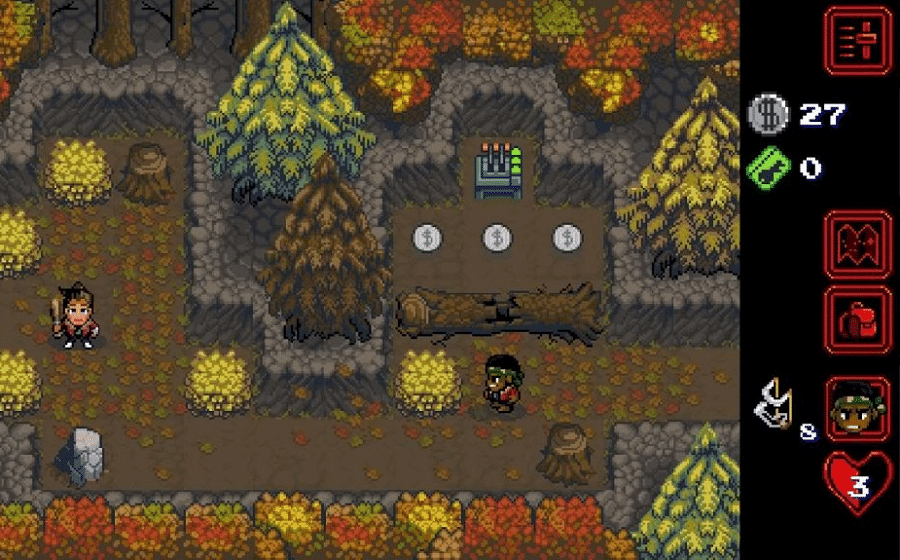Open the red backpack inventory
The height and width of the screenshot is (560, 900).
[857, 319]
